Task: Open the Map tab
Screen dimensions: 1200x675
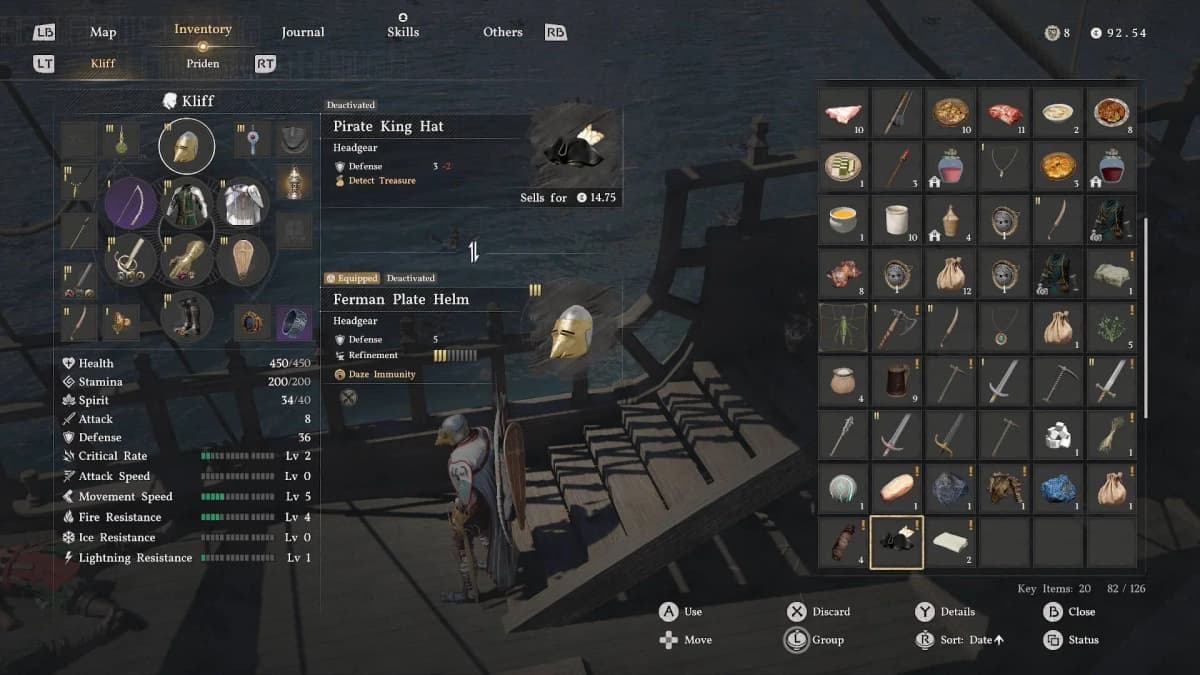Action: pyautogui.click(x=103, y=32)
